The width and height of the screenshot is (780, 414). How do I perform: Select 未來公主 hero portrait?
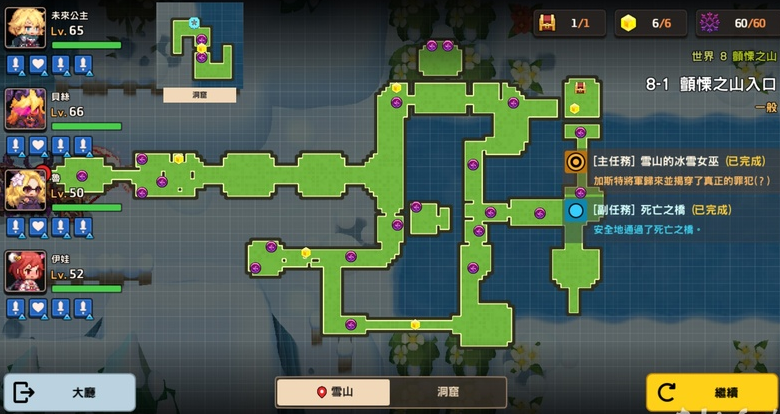click(x=26, y=28)
